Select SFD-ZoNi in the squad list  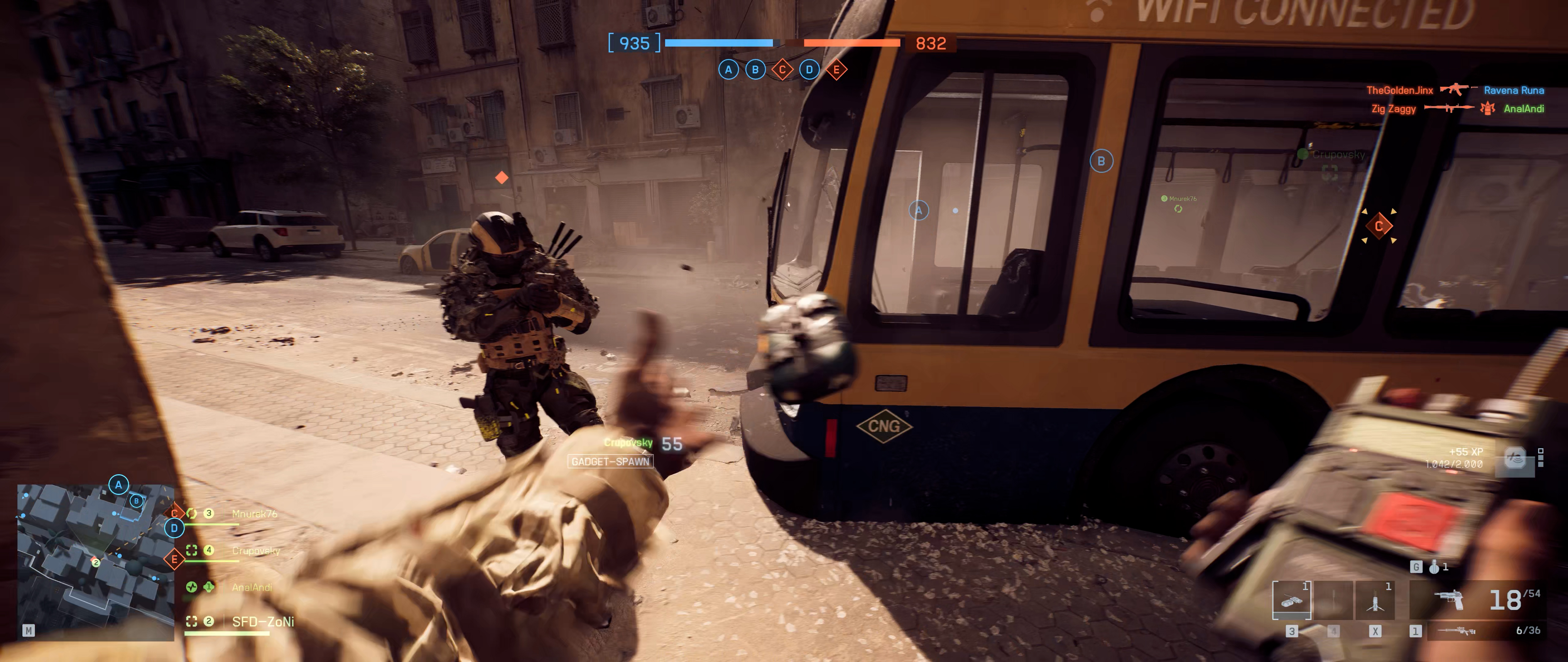click(262, 622)
